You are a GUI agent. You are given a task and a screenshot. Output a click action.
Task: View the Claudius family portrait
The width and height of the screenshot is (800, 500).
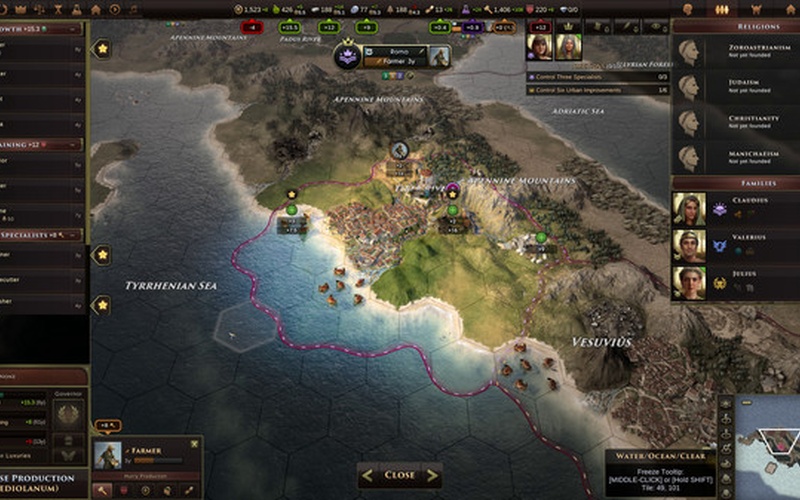(x=688, y=209)
